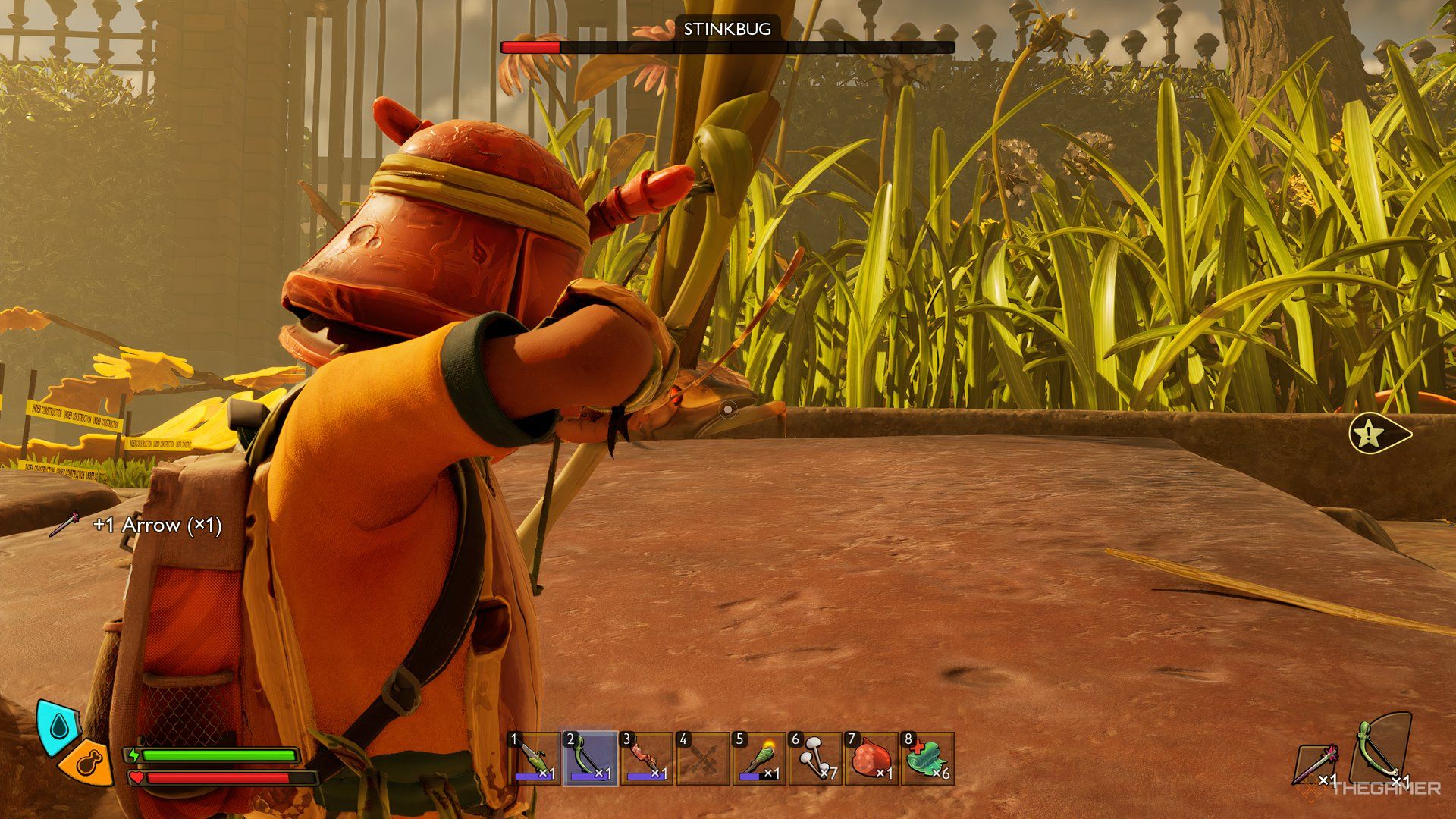Choose the torch in hotbar slot 5
1456x819 pixels.
758,758
